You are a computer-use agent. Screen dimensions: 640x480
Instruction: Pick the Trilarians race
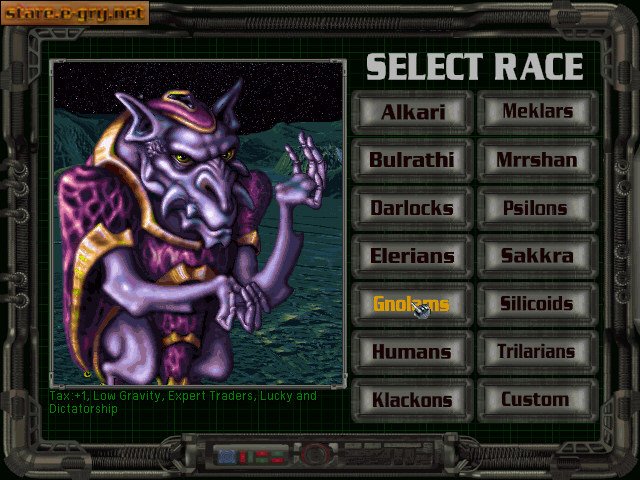tap(537, 352)
